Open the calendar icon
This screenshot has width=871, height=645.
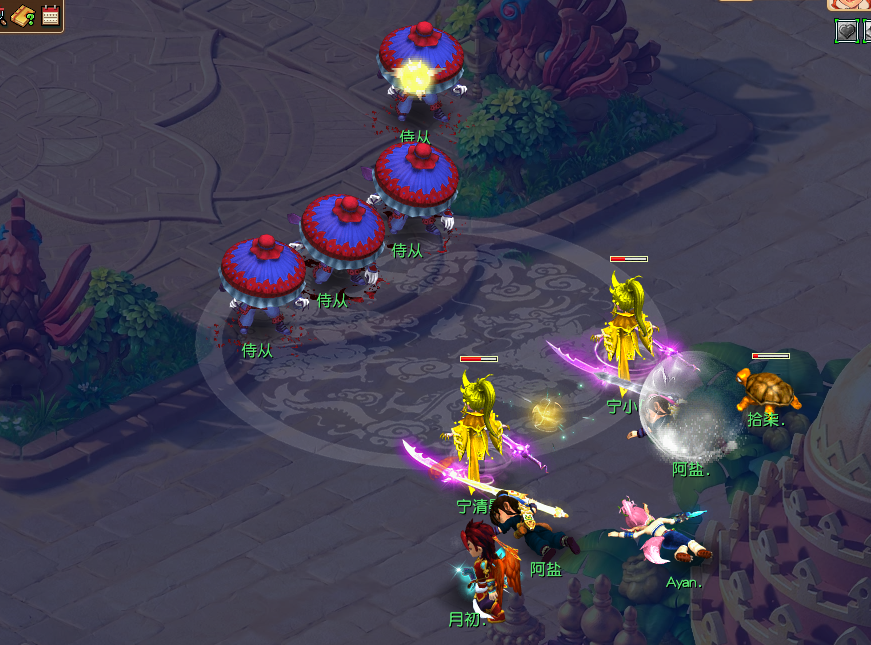[x=50, y=15]
